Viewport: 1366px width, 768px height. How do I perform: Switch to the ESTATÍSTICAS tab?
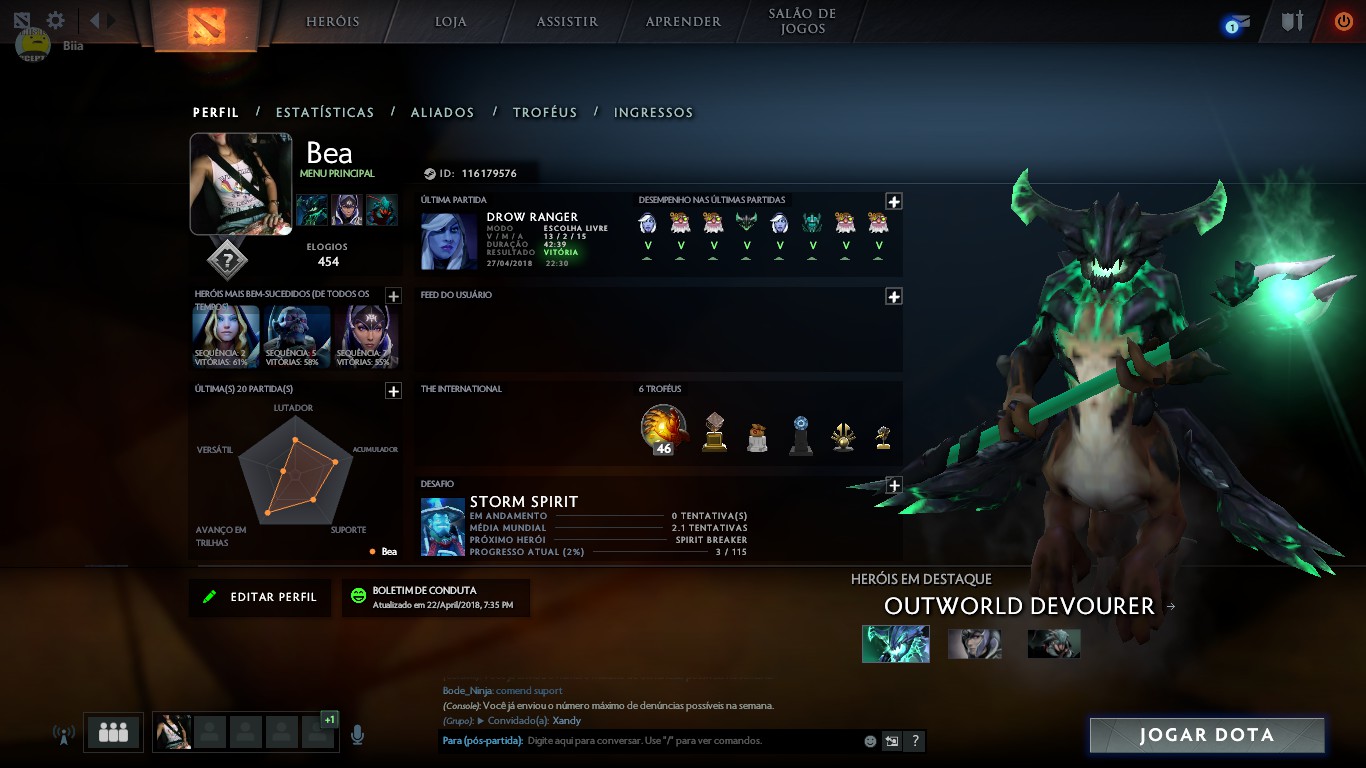point(324,112)
